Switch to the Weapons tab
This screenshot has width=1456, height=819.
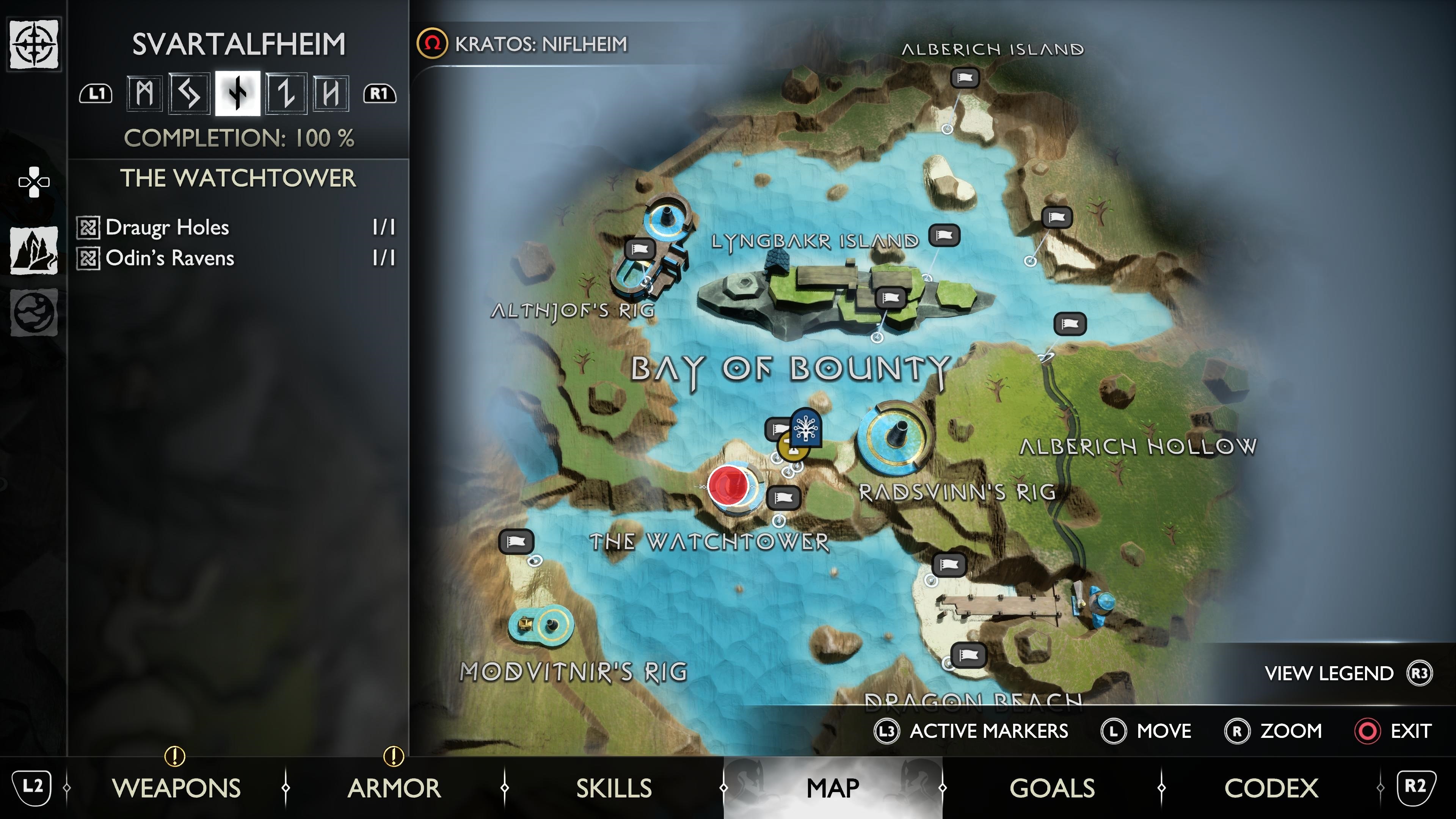(x=176, y=788)
